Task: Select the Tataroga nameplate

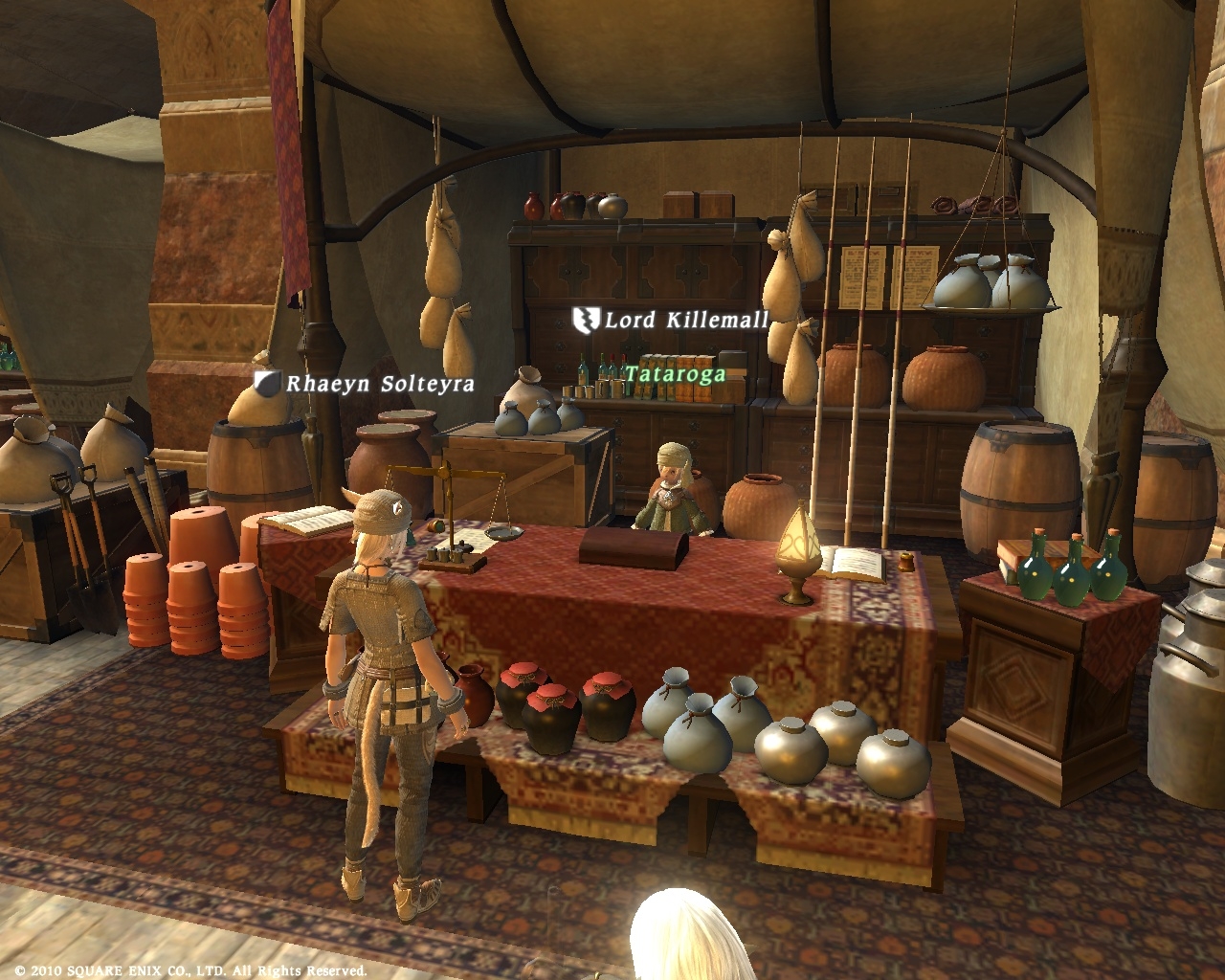Action: (x=675, y=374)
